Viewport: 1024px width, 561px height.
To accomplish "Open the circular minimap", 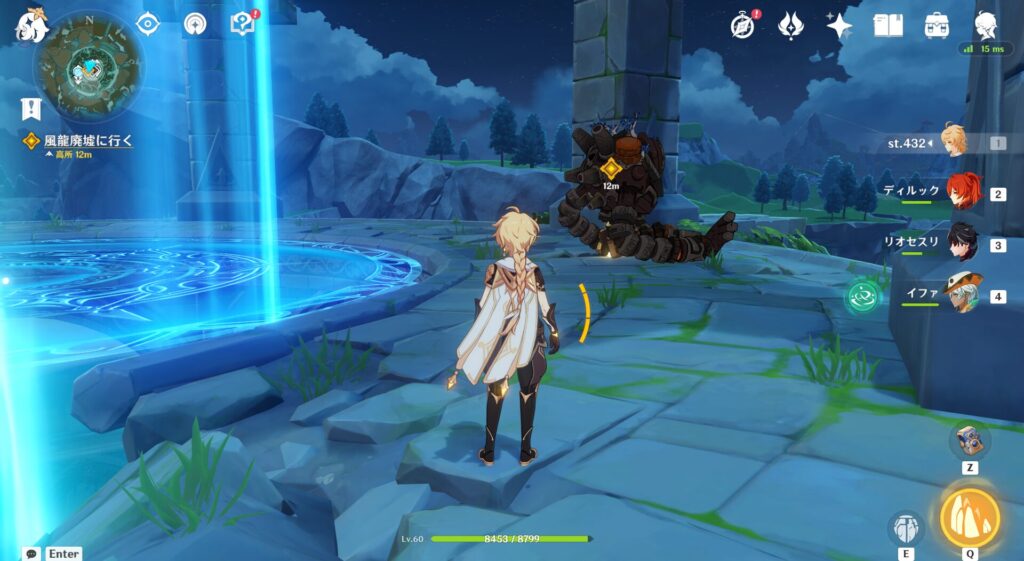I will click(88, 68).
